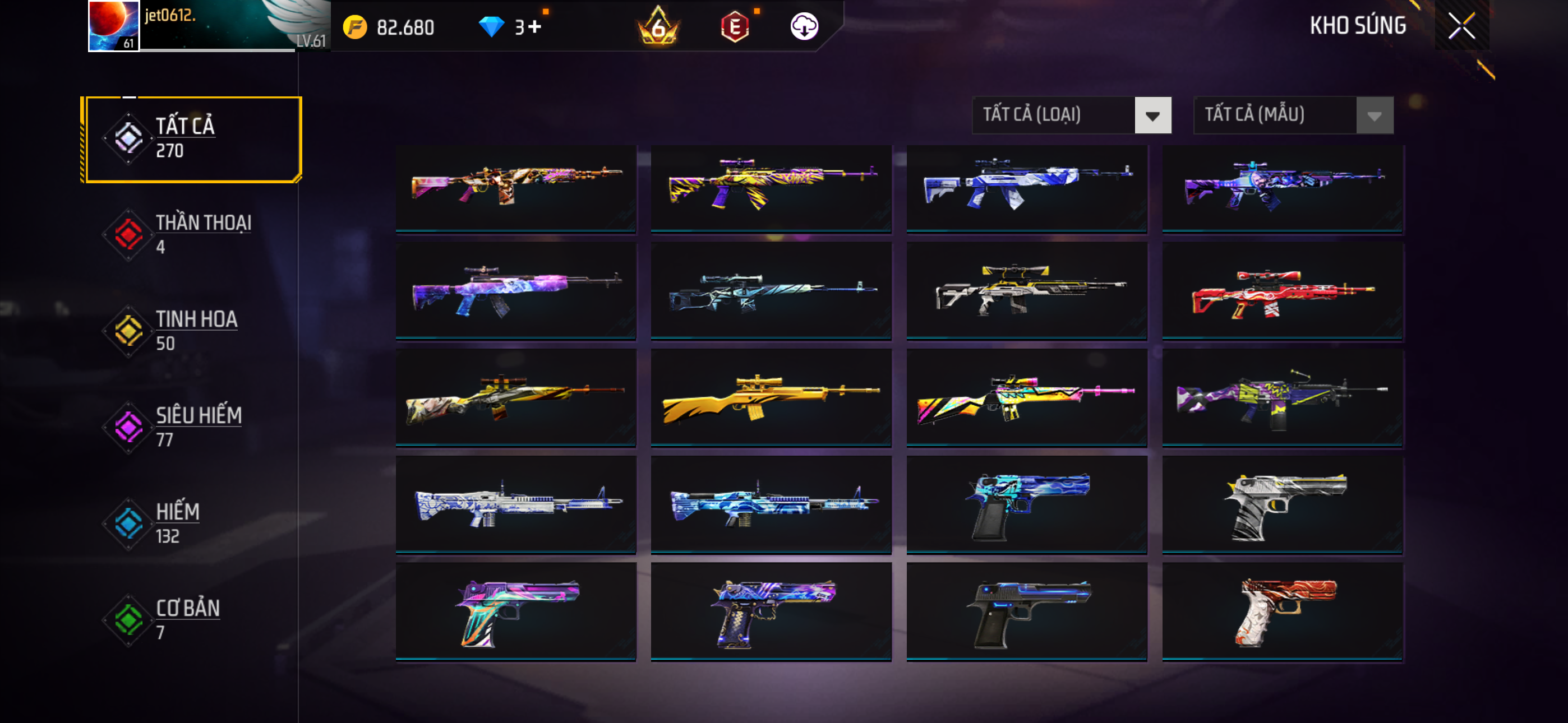The height and width of the screenshot is (723, 1568).
Task: Tap the plus button to add diamonds
Action: point(534,27)
